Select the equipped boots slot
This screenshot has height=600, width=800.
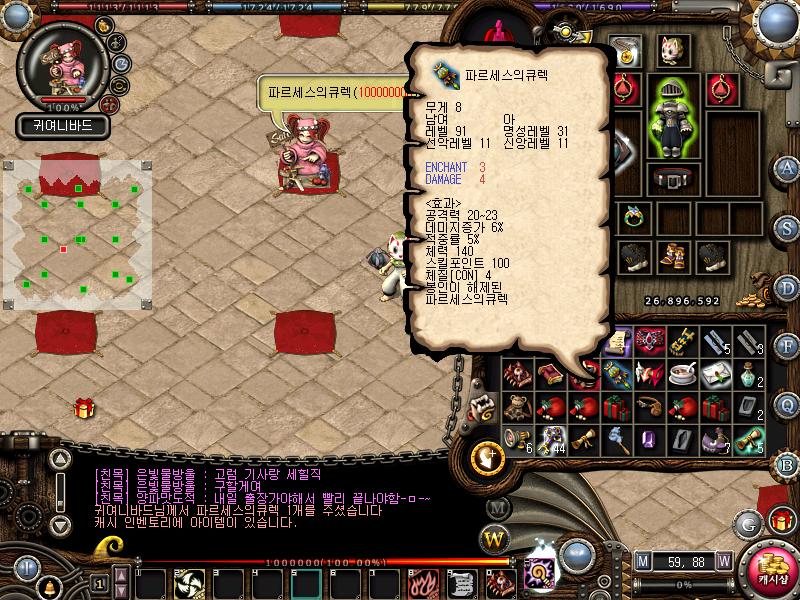tap(672, 257)
